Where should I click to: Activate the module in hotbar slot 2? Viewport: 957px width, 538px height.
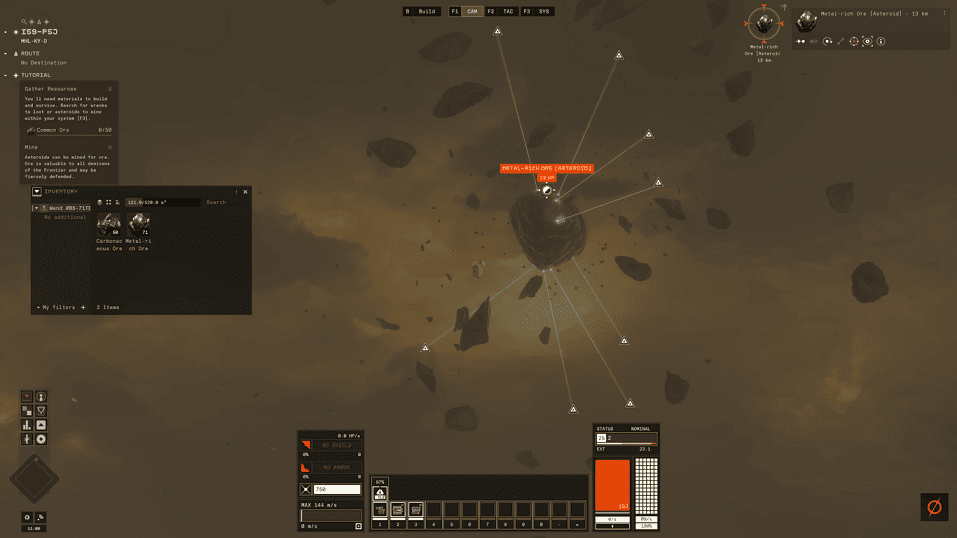coord(398,510)
